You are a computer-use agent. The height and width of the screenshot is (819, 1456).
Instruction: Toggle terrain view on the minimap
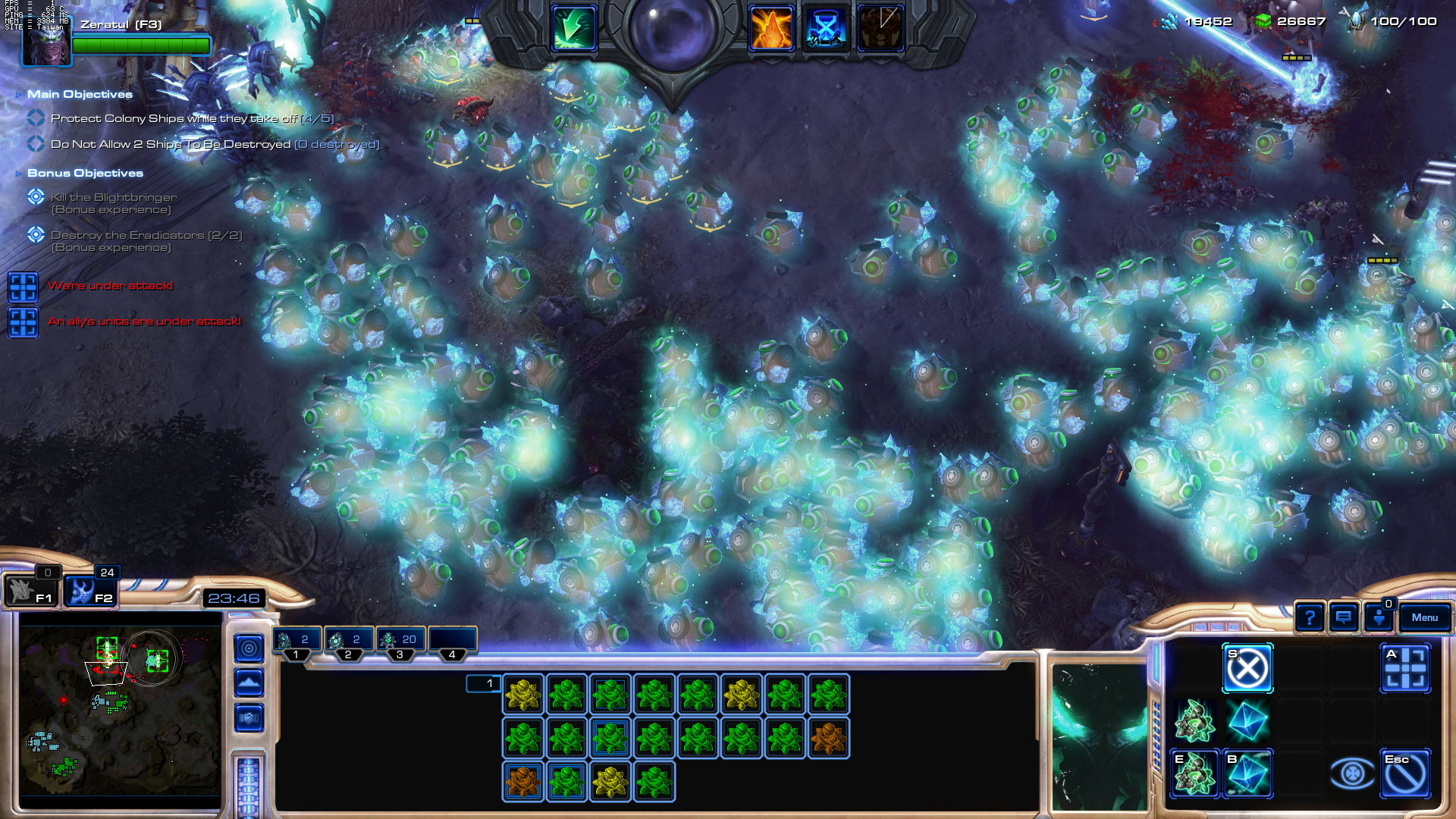(x=249, y=683)
